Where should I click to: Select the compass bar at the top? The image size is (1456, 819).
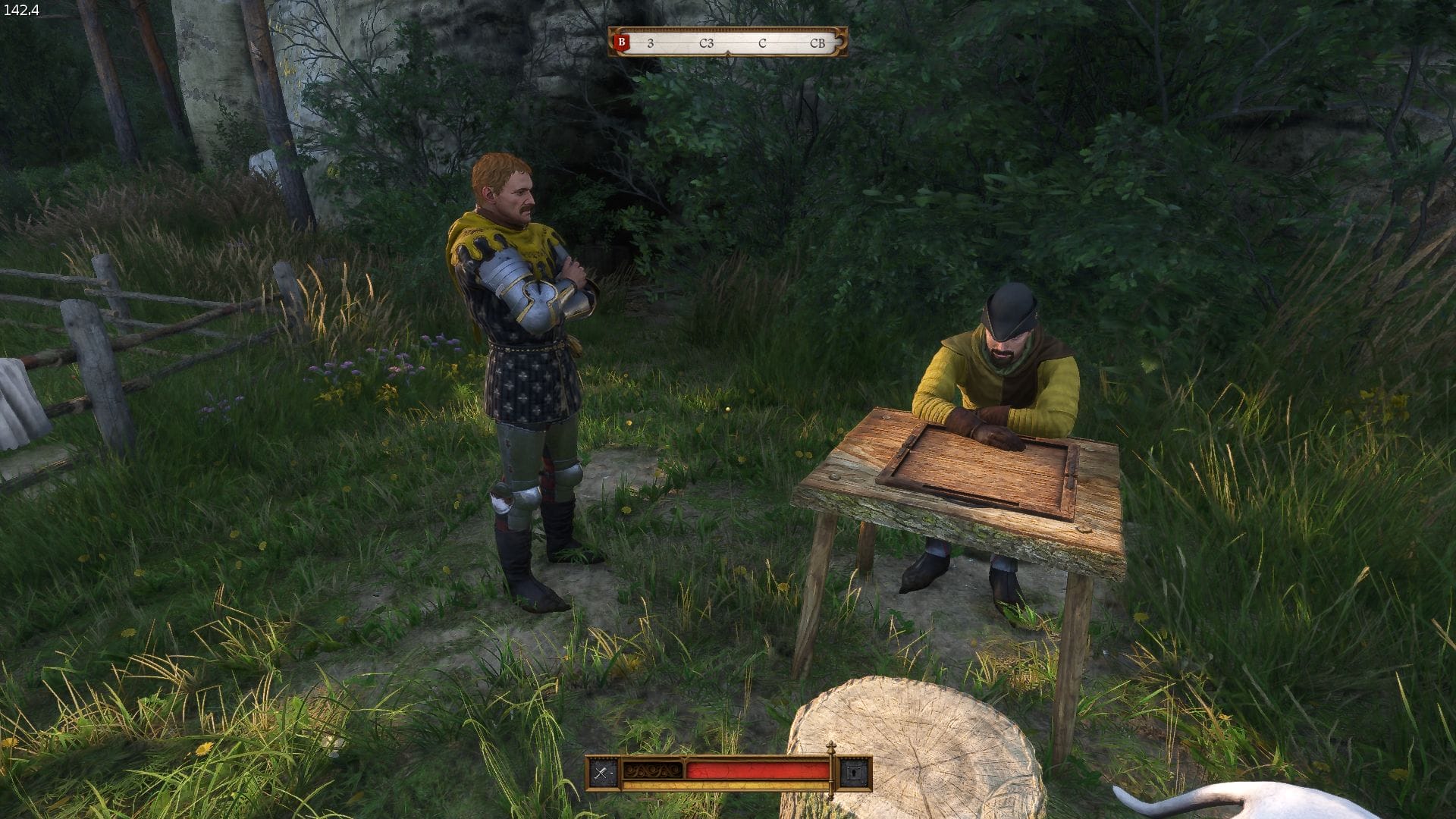point(728,42)
